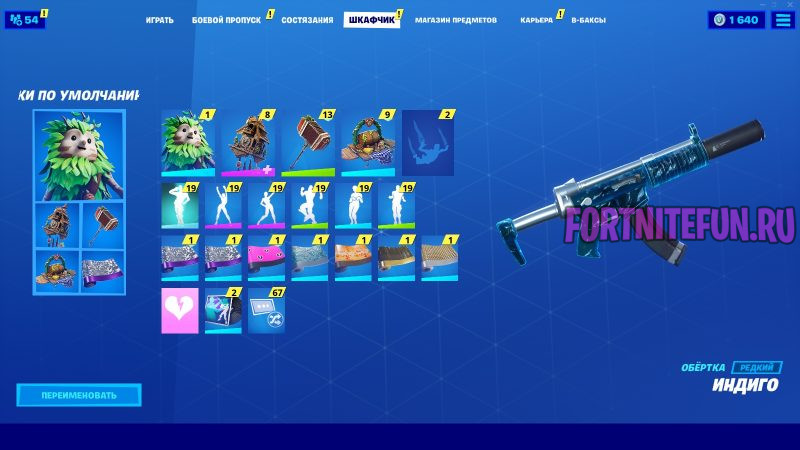Open МАГАЗИН ПРЕДМЕТОВ item shop tab

[455, 20]
